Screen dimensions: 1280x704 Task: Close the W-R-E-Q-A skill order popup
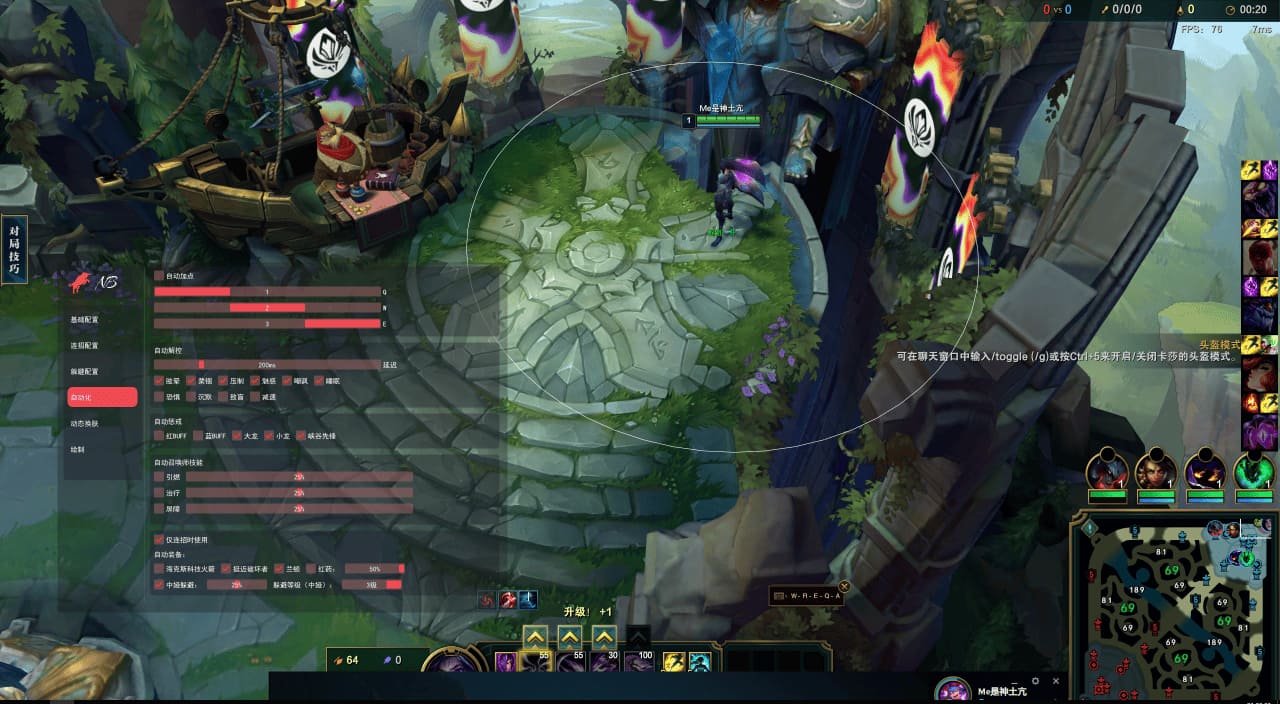(844, 587)
